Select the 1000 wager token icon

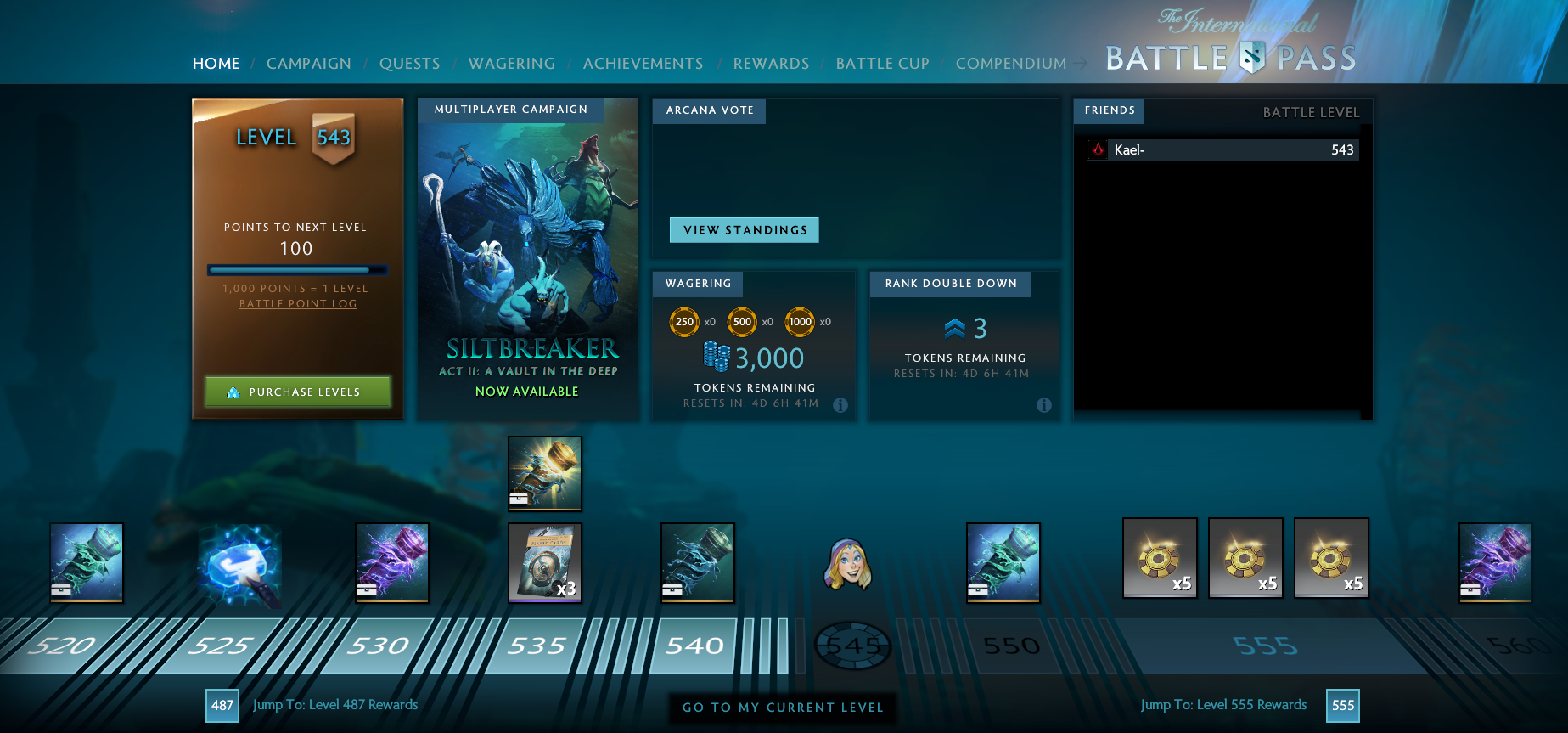799,322
